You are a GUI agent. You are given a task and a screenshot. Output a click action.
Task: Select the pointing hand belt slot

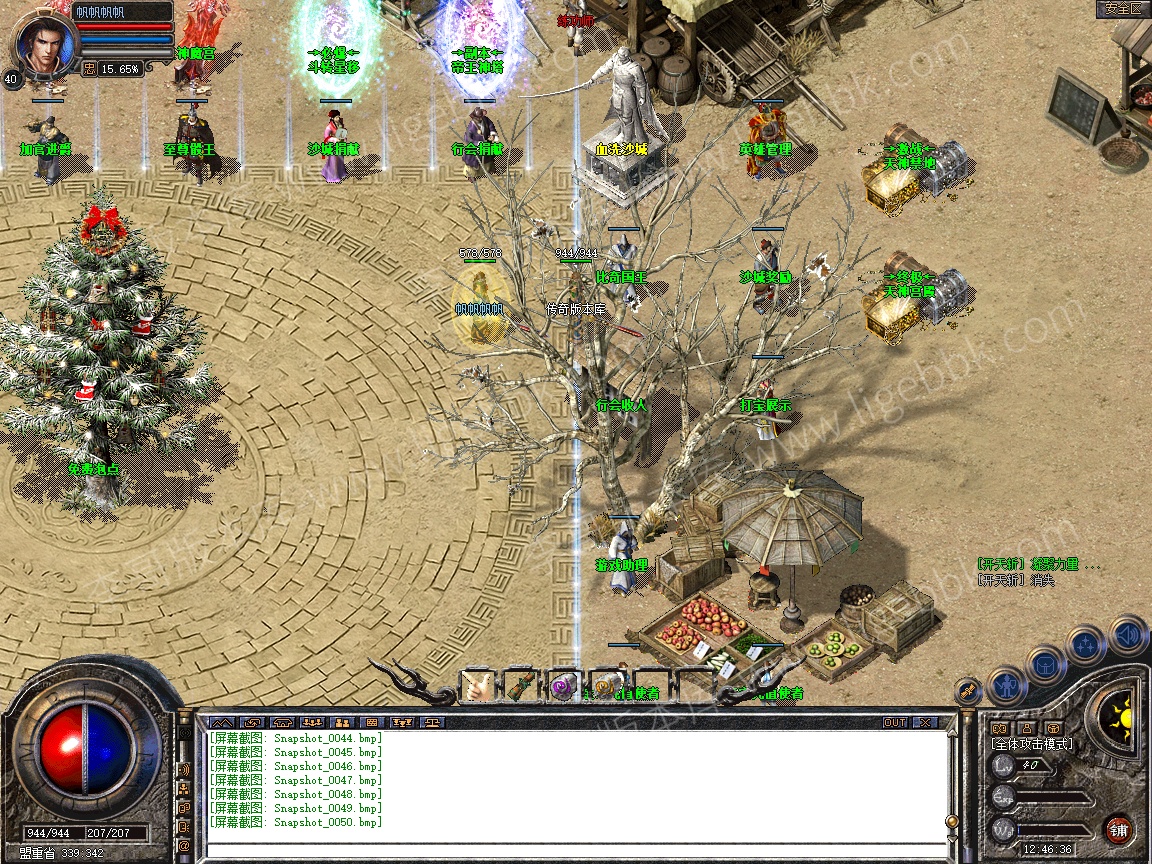[476, 686]
